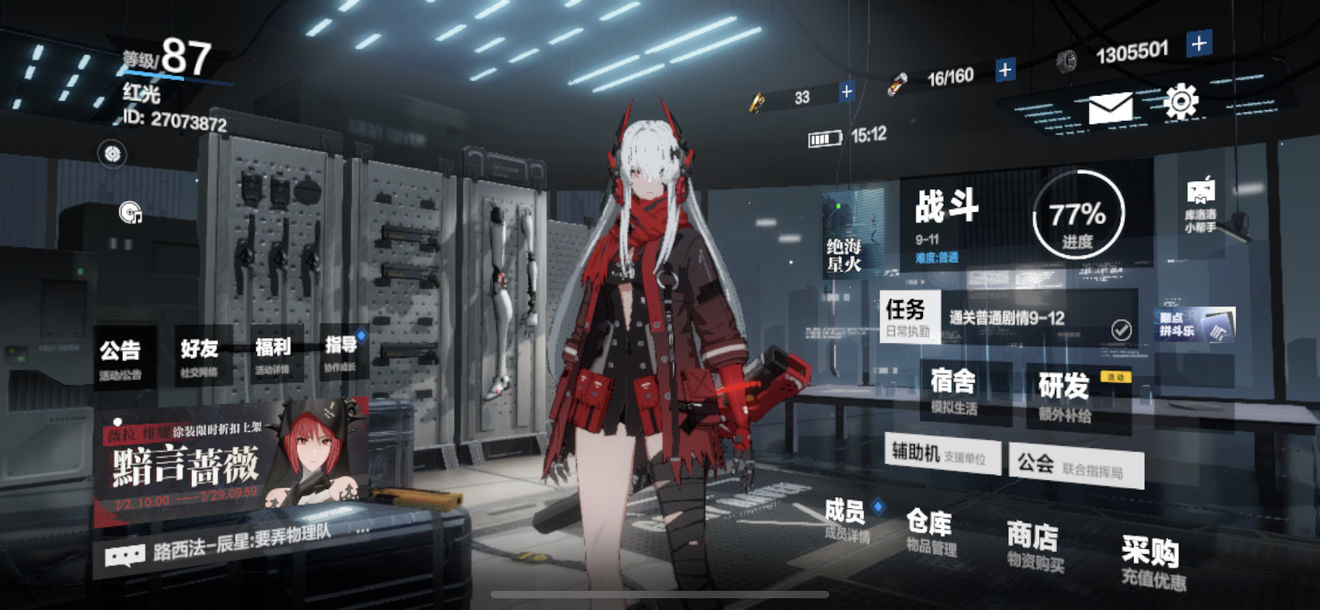This screenshot has width=1320, height=610.
Task: Open the 公告 announcements menu
Action: click(x=120, y=359)
